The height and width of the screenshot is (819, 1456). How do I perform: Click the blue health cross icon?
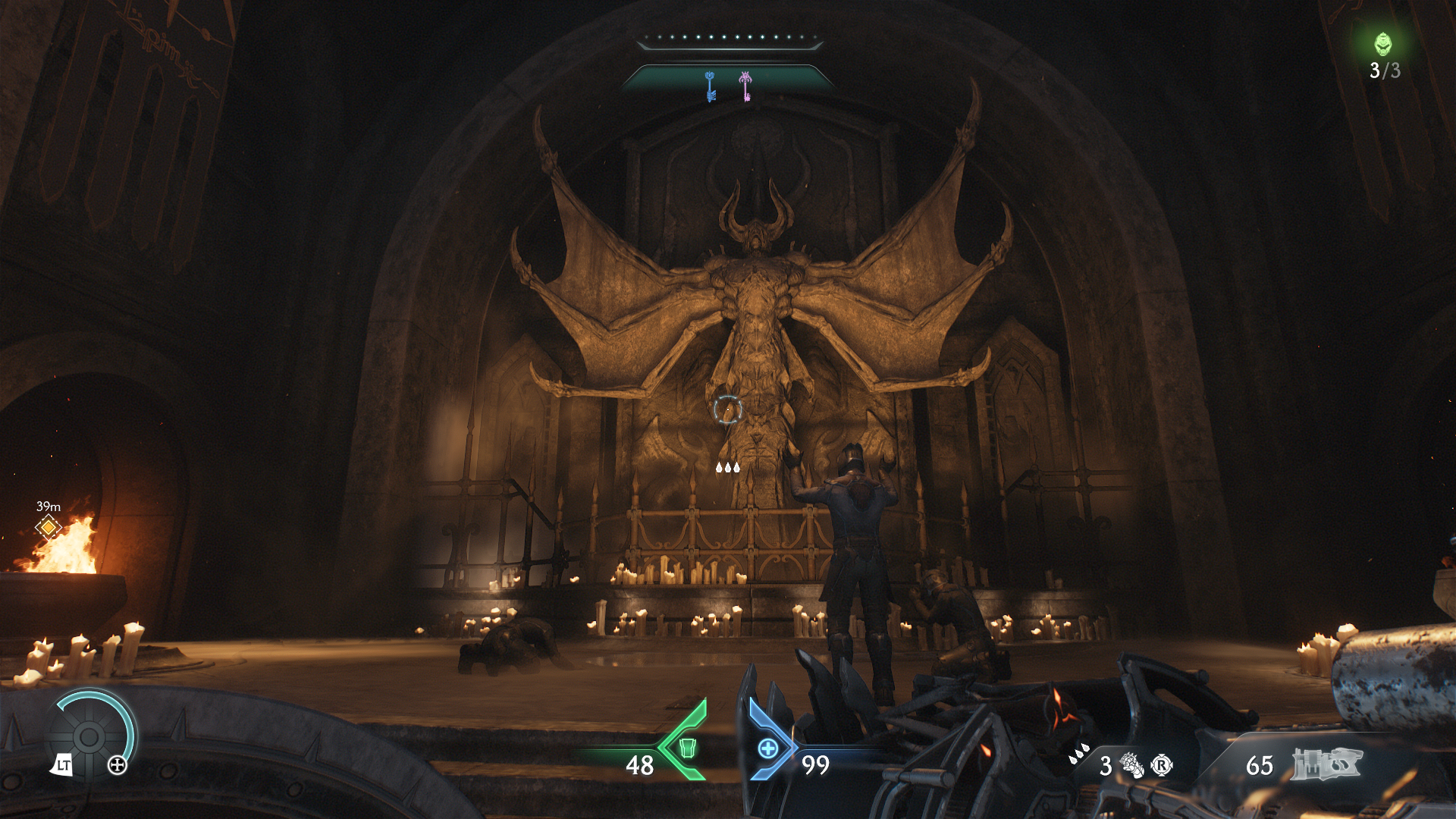(x=768, y=748)
